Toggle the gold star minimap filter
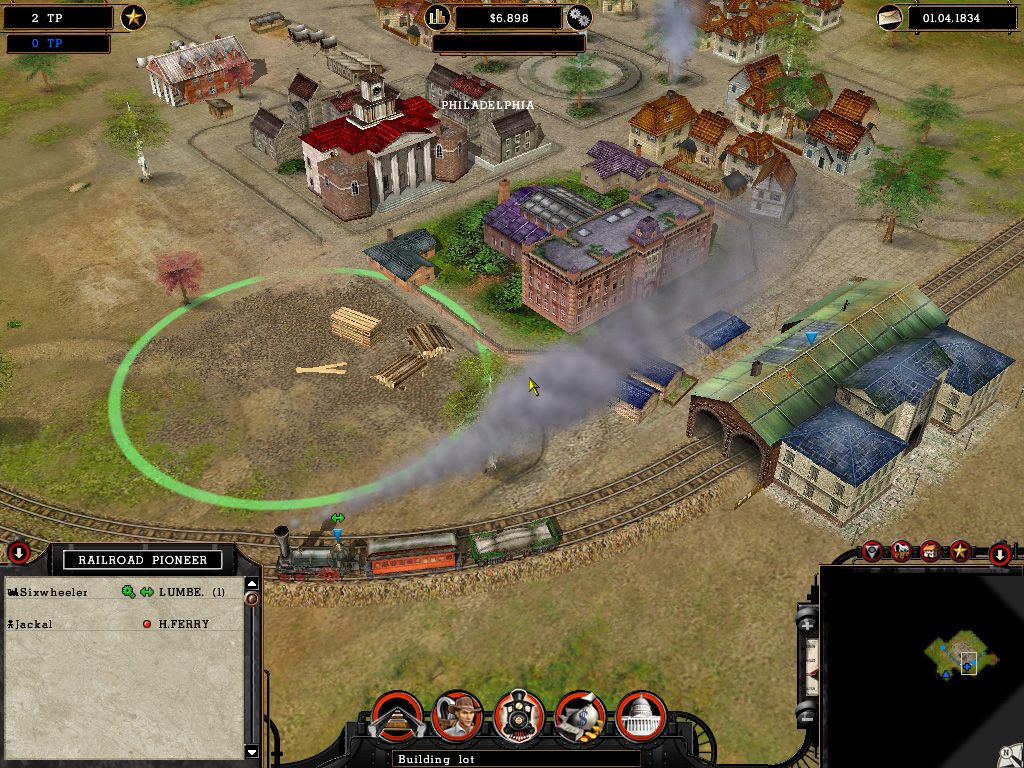 pyautogui.click(x=960, y=551)
